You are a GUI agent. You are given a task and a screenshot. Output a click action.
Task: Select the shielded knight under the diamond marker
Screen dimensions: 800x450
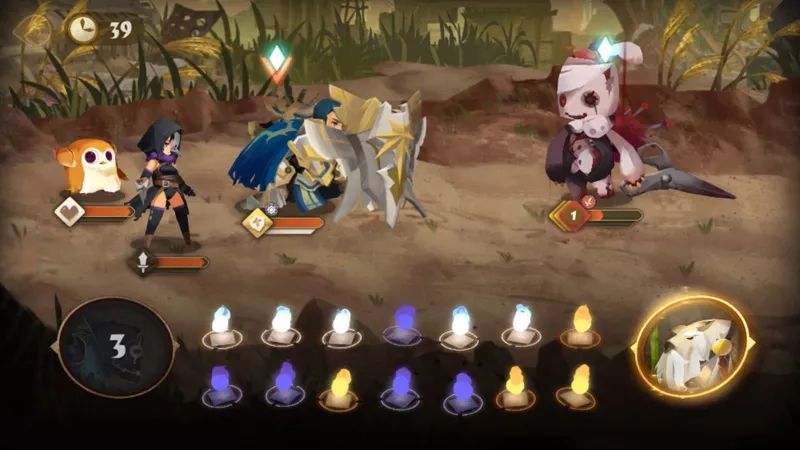coord(330,155)
